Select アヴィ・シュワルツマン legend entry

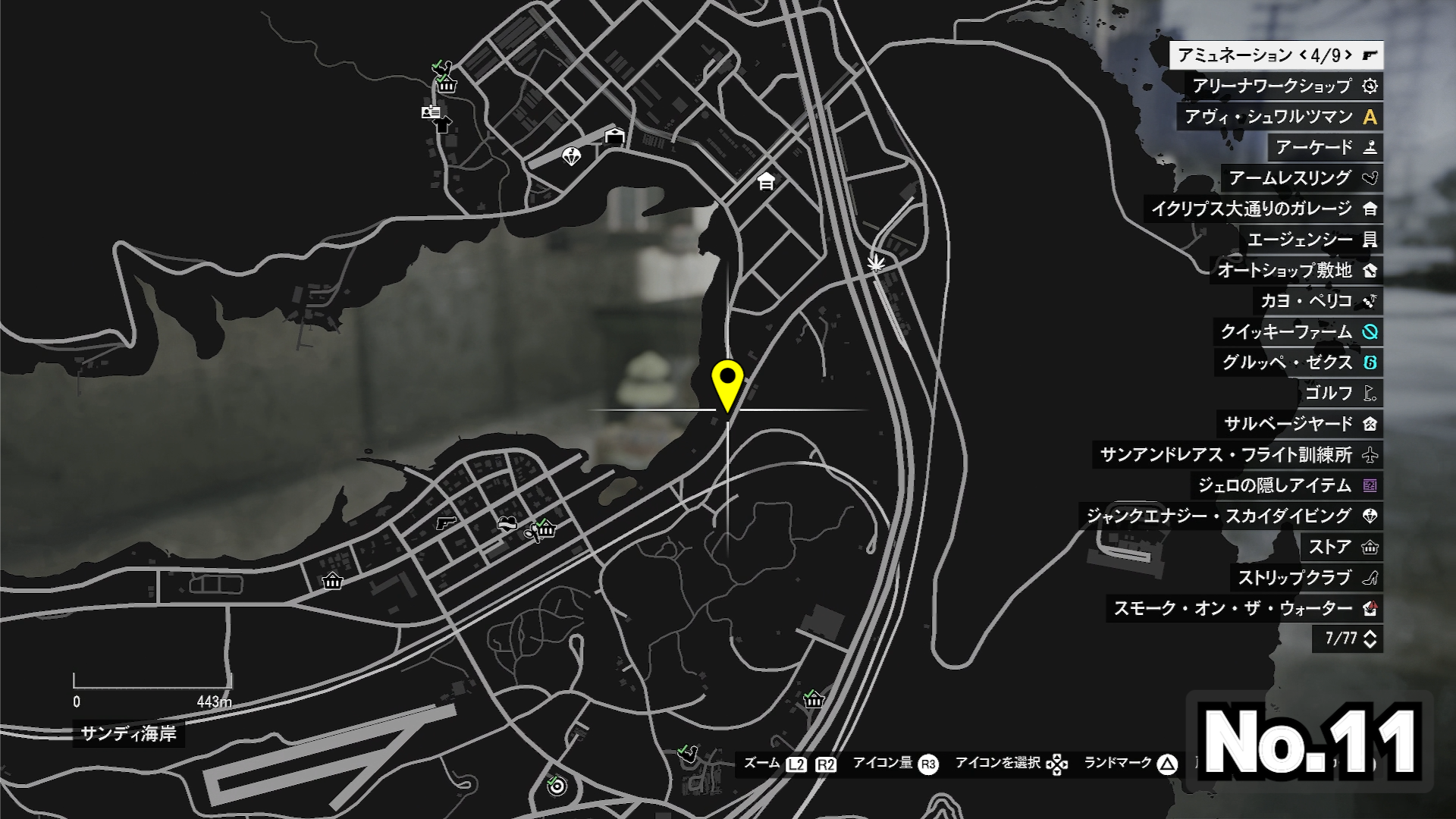(1280, 117)
